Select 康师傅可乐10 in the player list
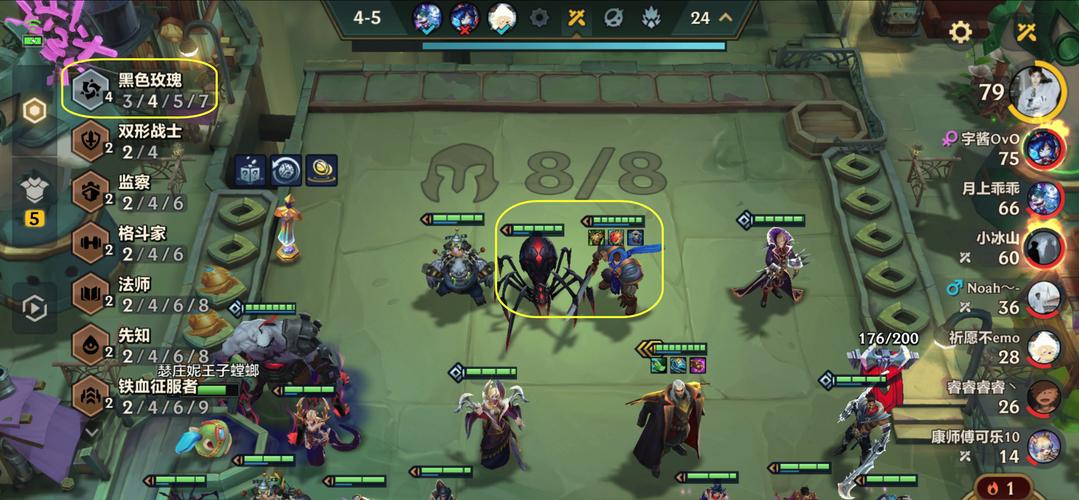The height and width of the screenshot is (500, 1079). 1044,445
